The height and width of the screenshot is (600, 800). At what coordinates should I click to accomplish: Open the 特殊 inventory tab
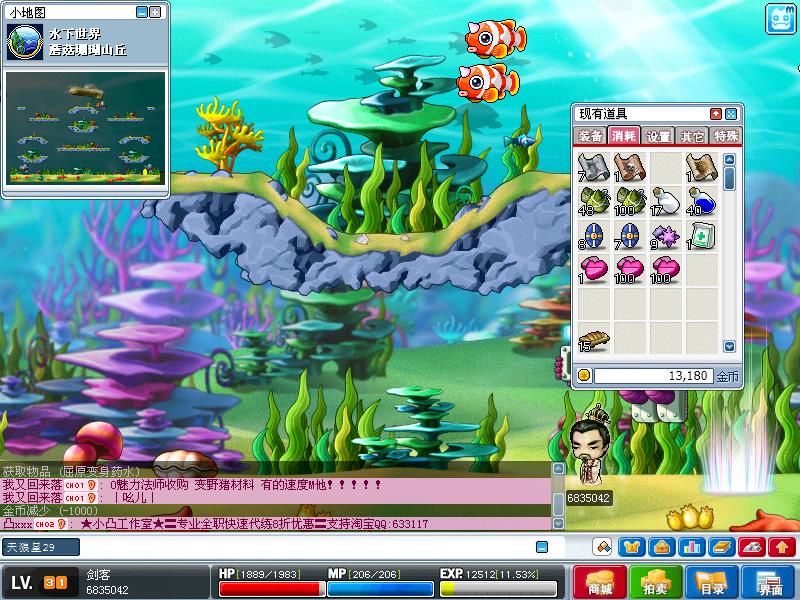724,136
